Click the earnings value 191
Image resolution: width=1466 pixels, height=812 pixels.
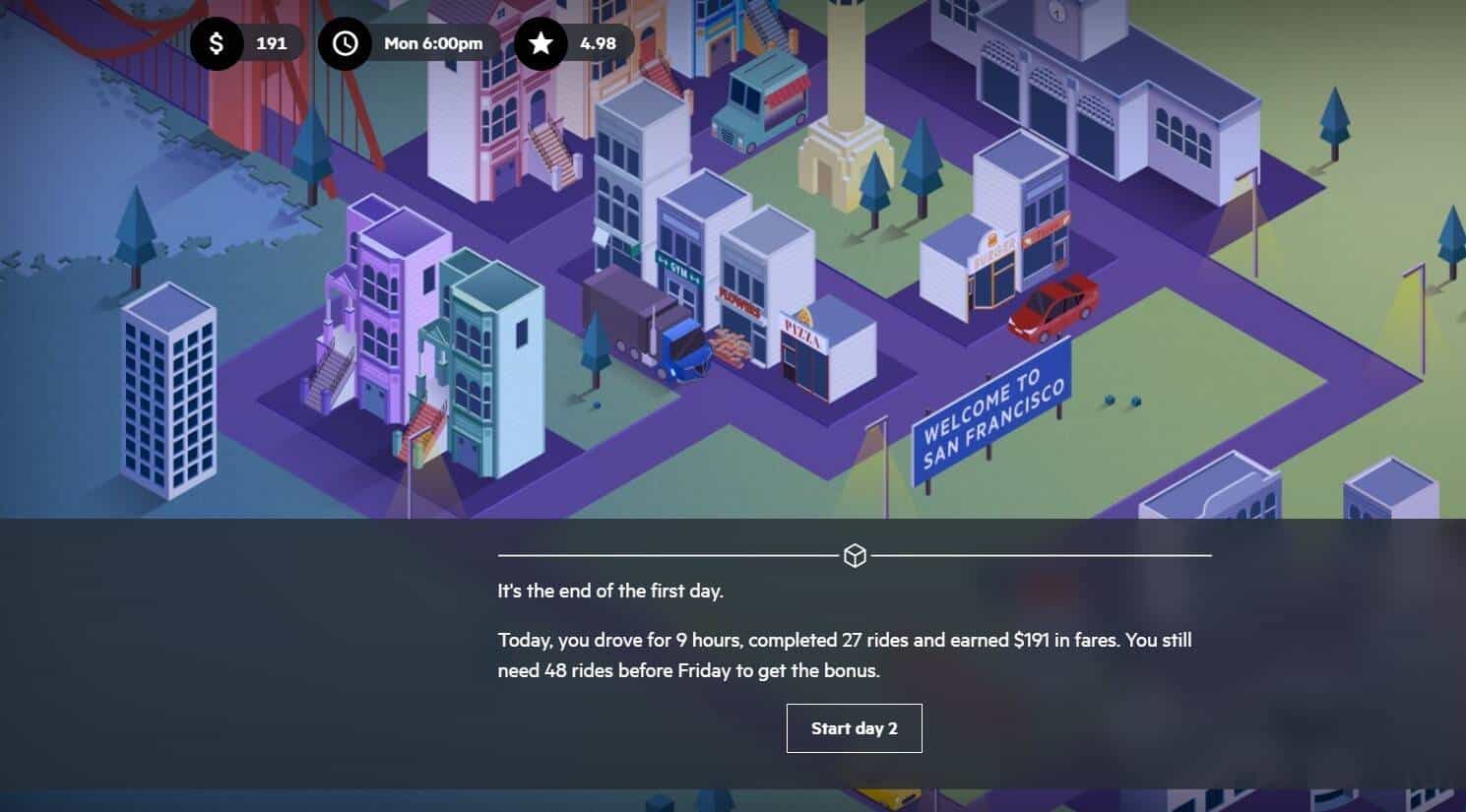272,42
